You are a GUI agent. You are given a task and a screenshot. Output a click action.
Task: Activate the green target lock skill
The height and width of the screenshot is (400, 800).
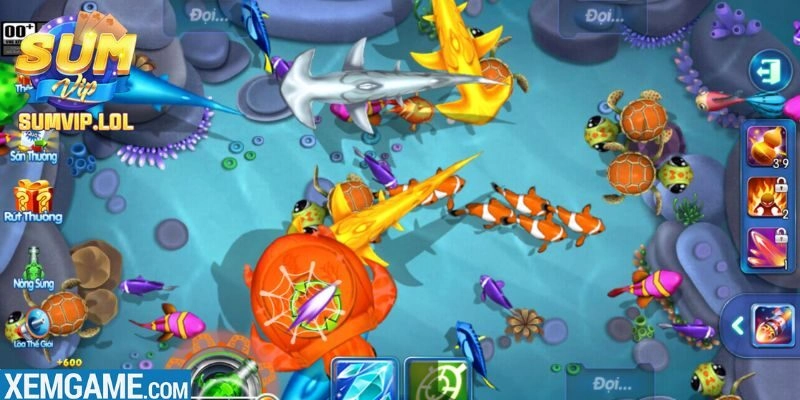(x=431, y=381)
